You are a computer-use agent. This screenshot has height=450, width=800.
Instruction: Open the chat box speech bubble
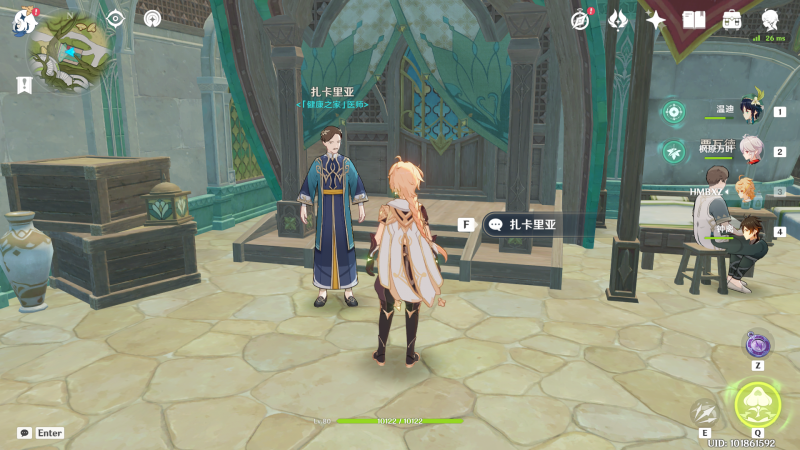(24, 433)
